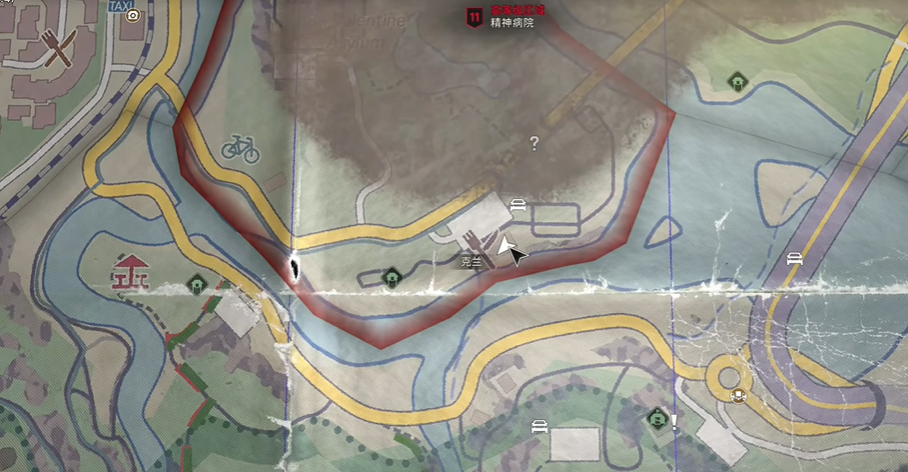Select the bicycle map marker
This screenshot has width=908, height=472.
pos(240,150)
